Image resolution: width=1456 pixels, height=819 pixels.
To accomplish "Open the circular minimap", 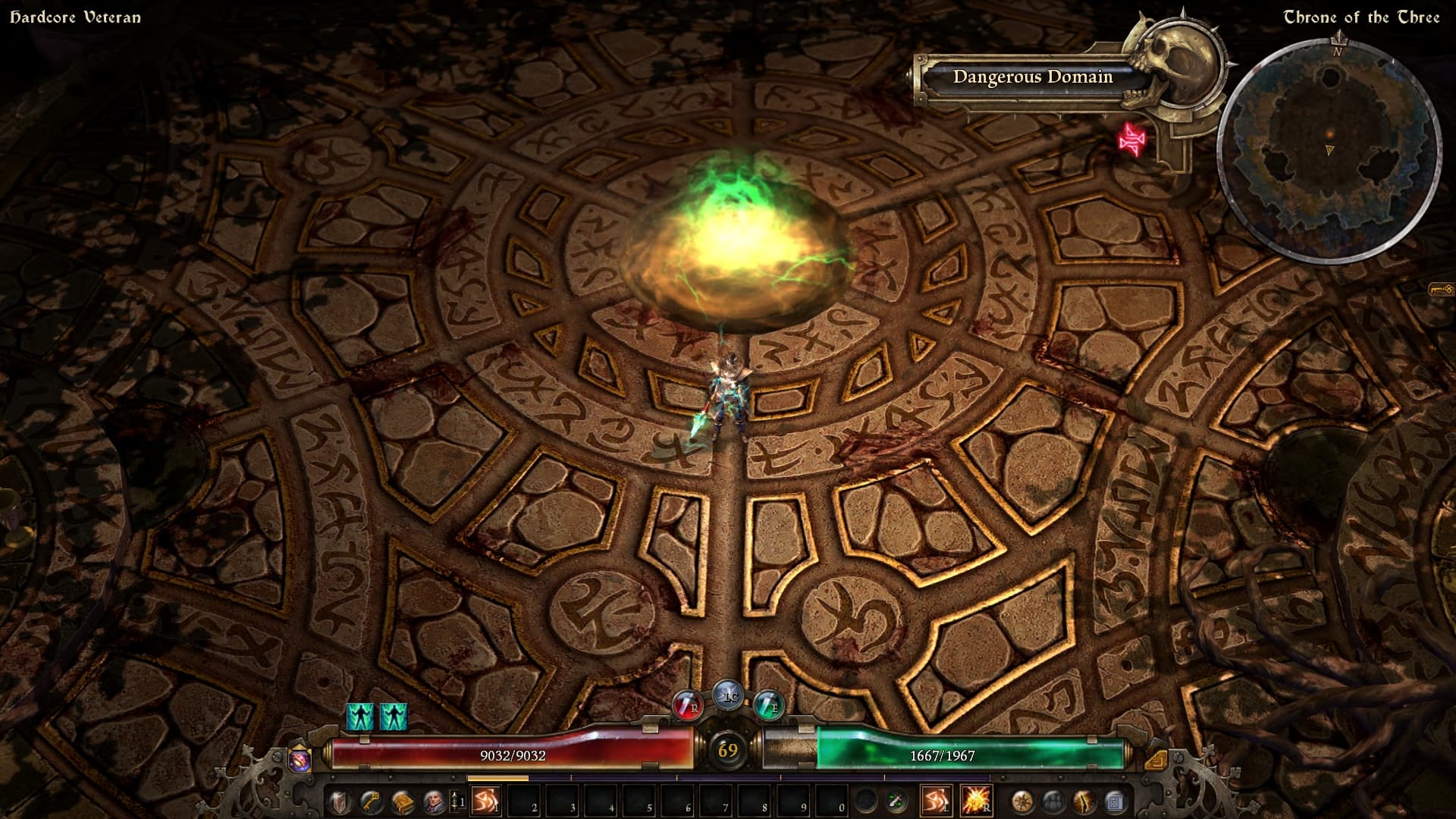I will point(1329,152).
